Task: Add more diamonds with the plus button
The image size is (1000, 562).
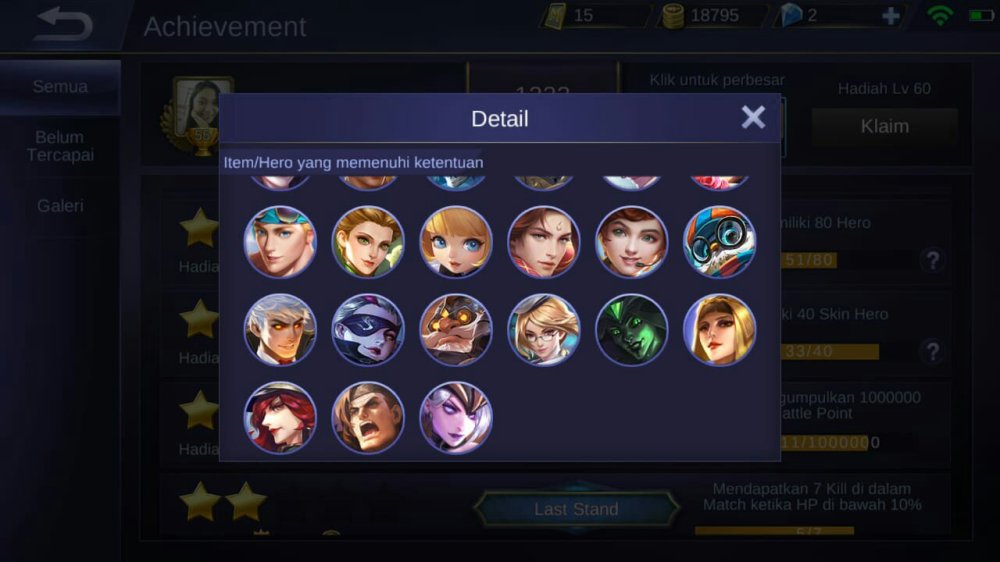Action: tap(890, 16)
